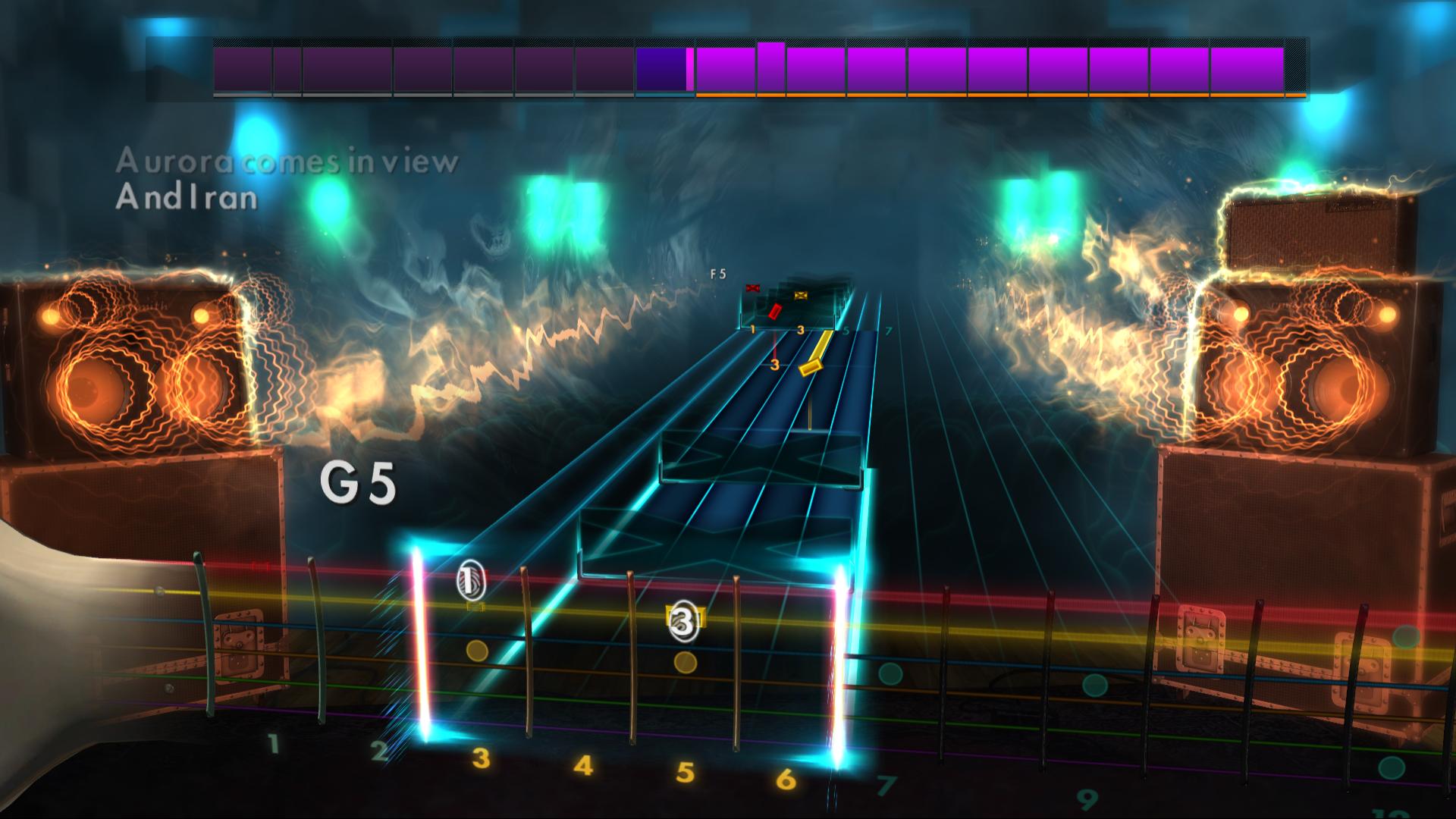Click the left speaker cabinet stack
The height and width of the screenshot is (819, 1456).
pos(136,379)
